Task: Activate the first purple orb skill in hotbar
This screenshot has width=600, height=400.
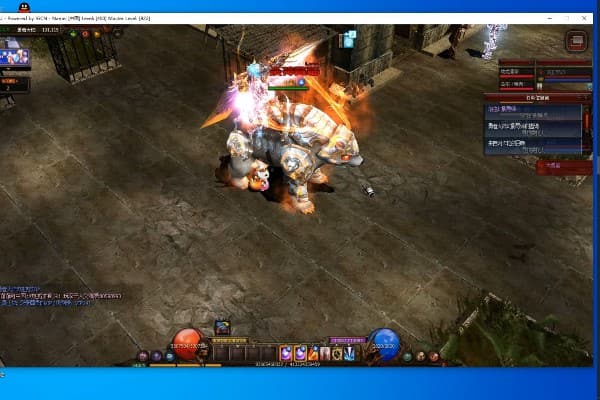Action: [x=286, y=352]
